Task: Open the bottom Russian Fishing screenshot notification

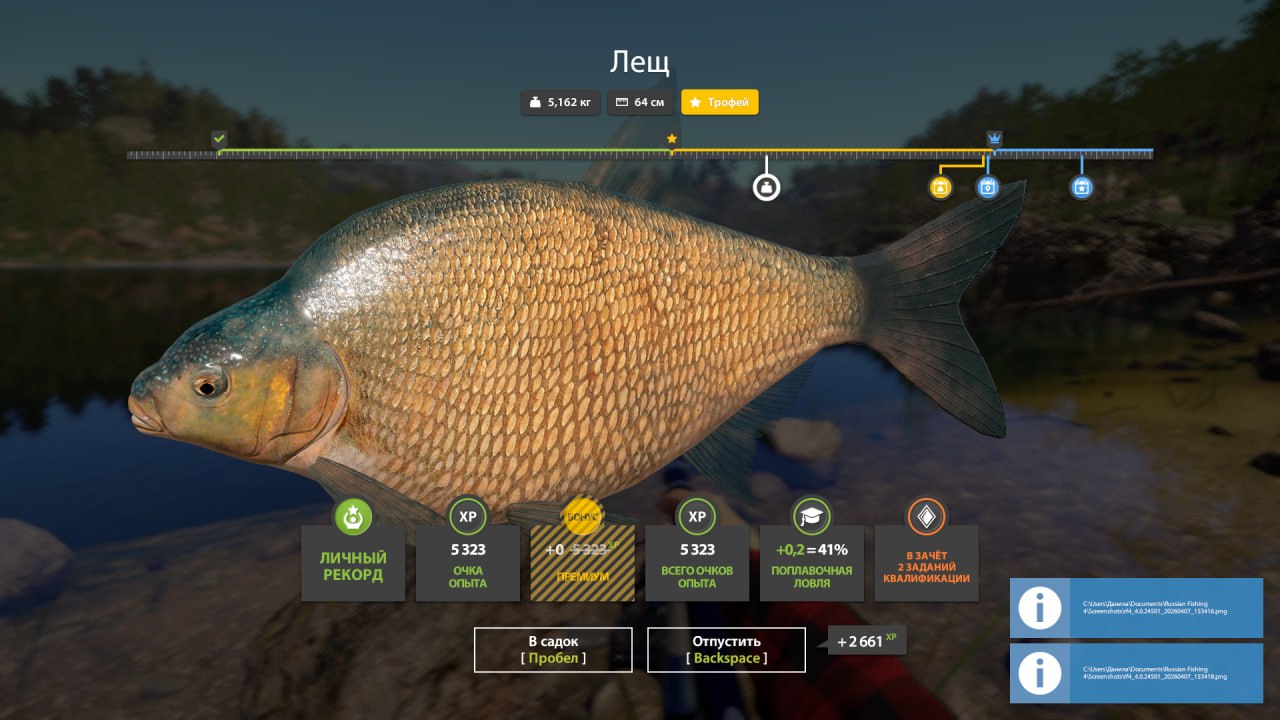Action: [1140, 673]
